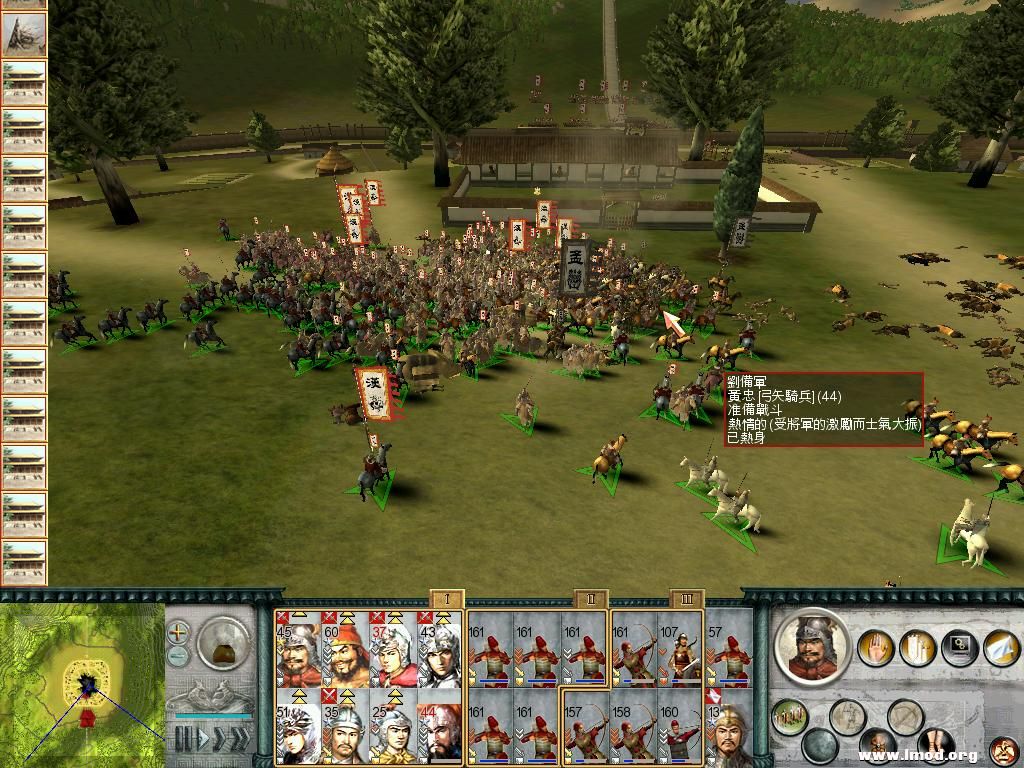Zoom out the minimap with minus button
The width and height of the screenshot is (1024, 768).
pyautogui.click(x=178, y=656)
